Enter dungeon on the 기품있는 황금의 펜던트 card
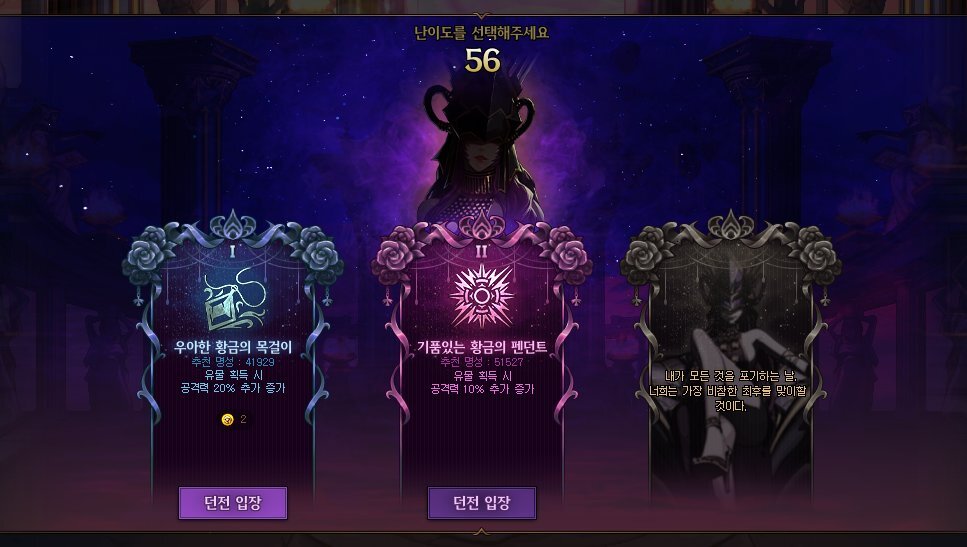This screenshot has height=547, width=967. point(481,502)
